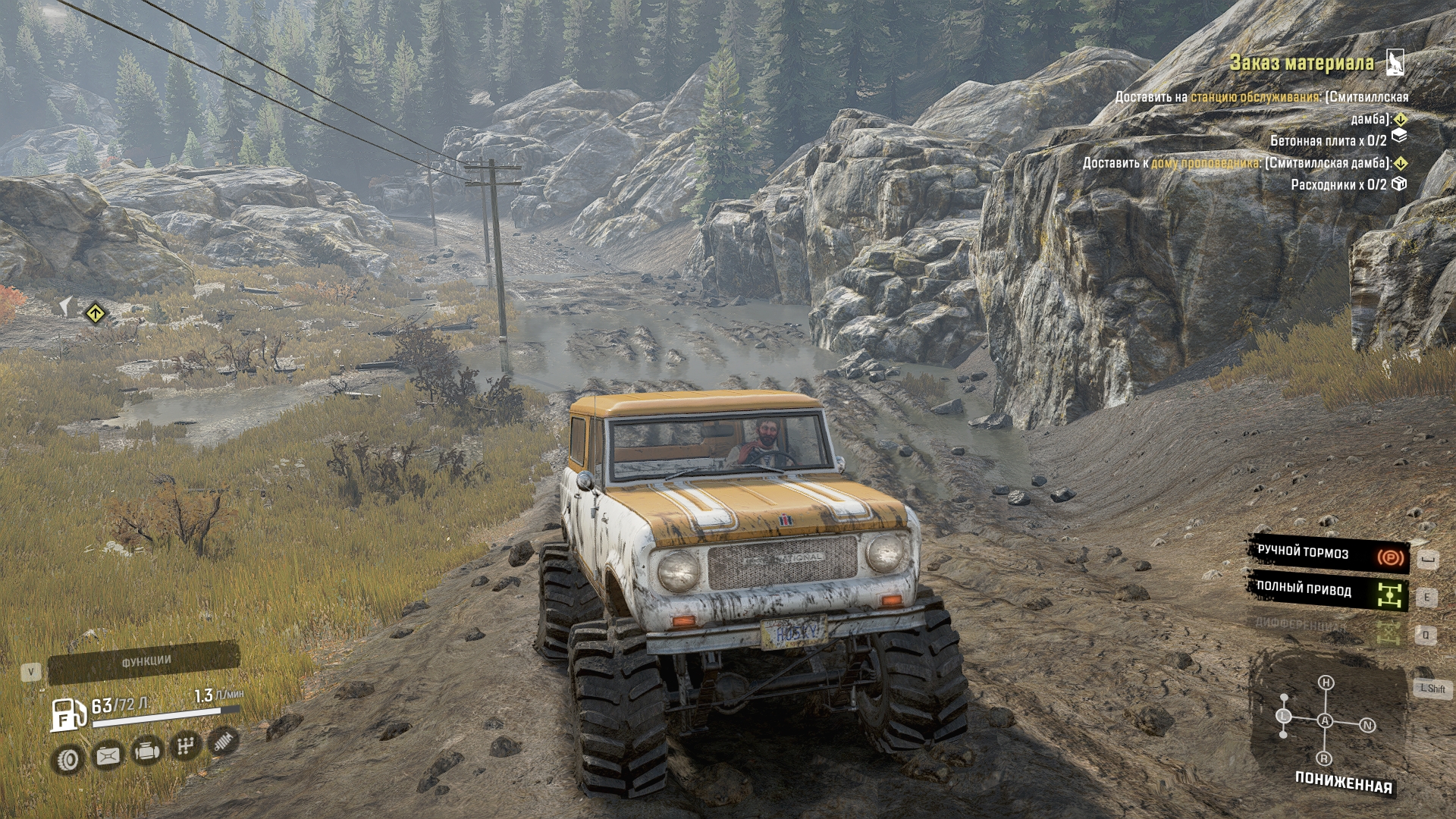Toggle the Дифференциал lock

(1329, 626)
